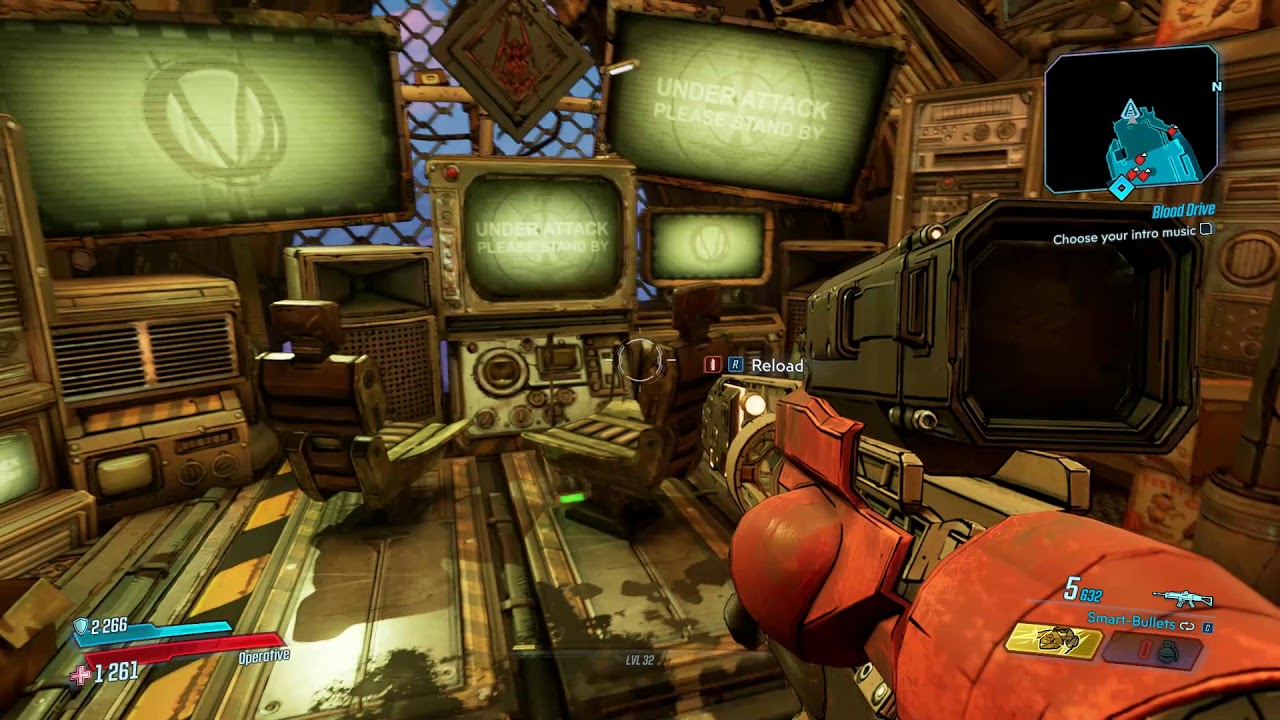Click the N compass marker on the minimap
Viewport: 1280px width, 720px height.
1216,86
